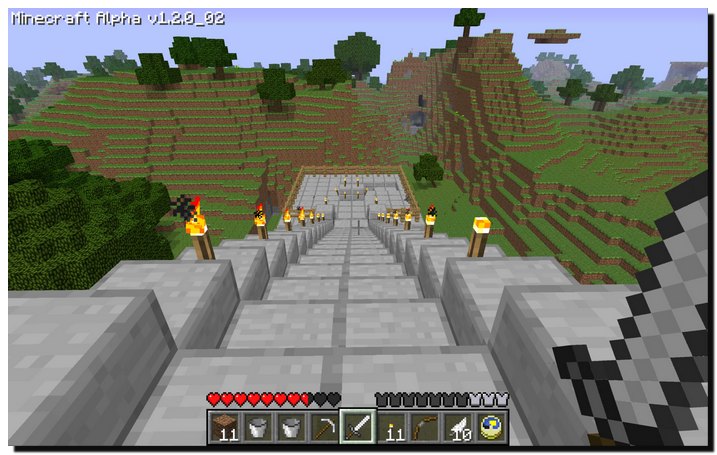The height and width of the screenshot is (455, 717).
Task: Equip the bow from the hotbar
Action: (x=425, y=427)
